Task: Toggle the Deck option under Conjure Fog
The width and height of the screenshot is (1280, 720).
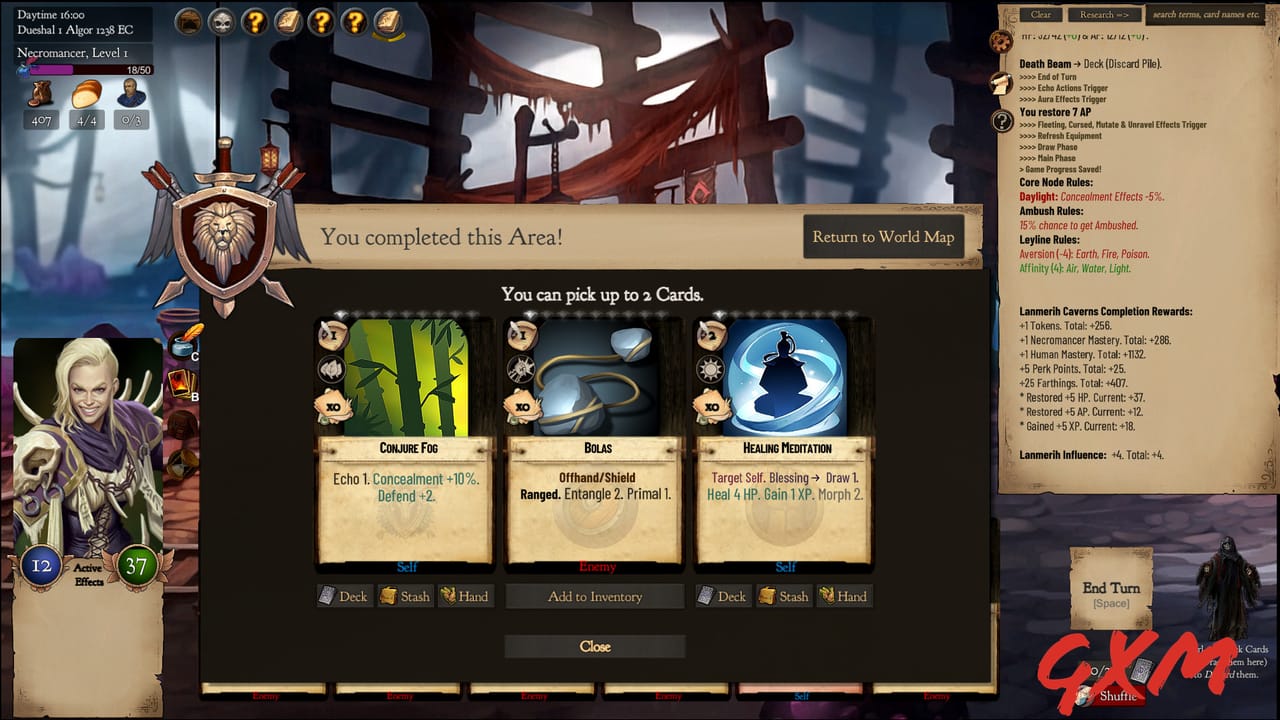Action: [x=344, y=596]
